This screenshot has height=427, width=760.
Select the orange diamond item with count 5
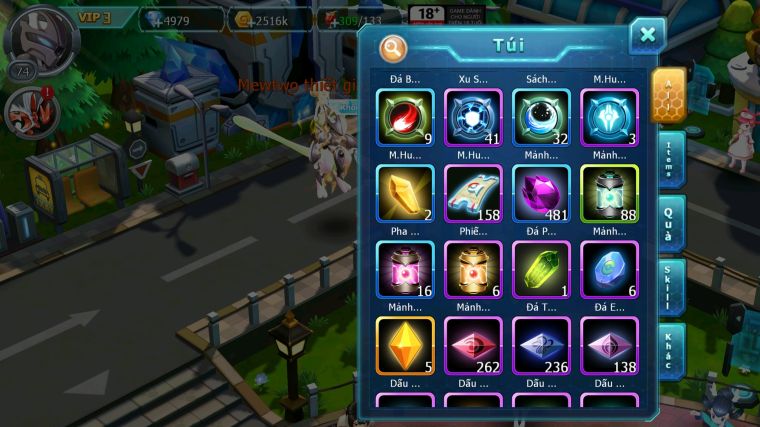[405, 345]
